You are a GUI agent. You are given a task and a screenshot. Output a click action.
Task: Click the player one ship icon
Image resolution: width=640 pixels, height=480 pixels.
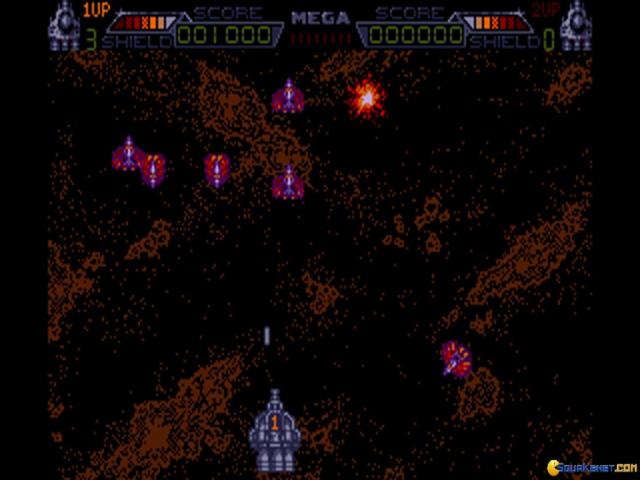click(63, 25)
